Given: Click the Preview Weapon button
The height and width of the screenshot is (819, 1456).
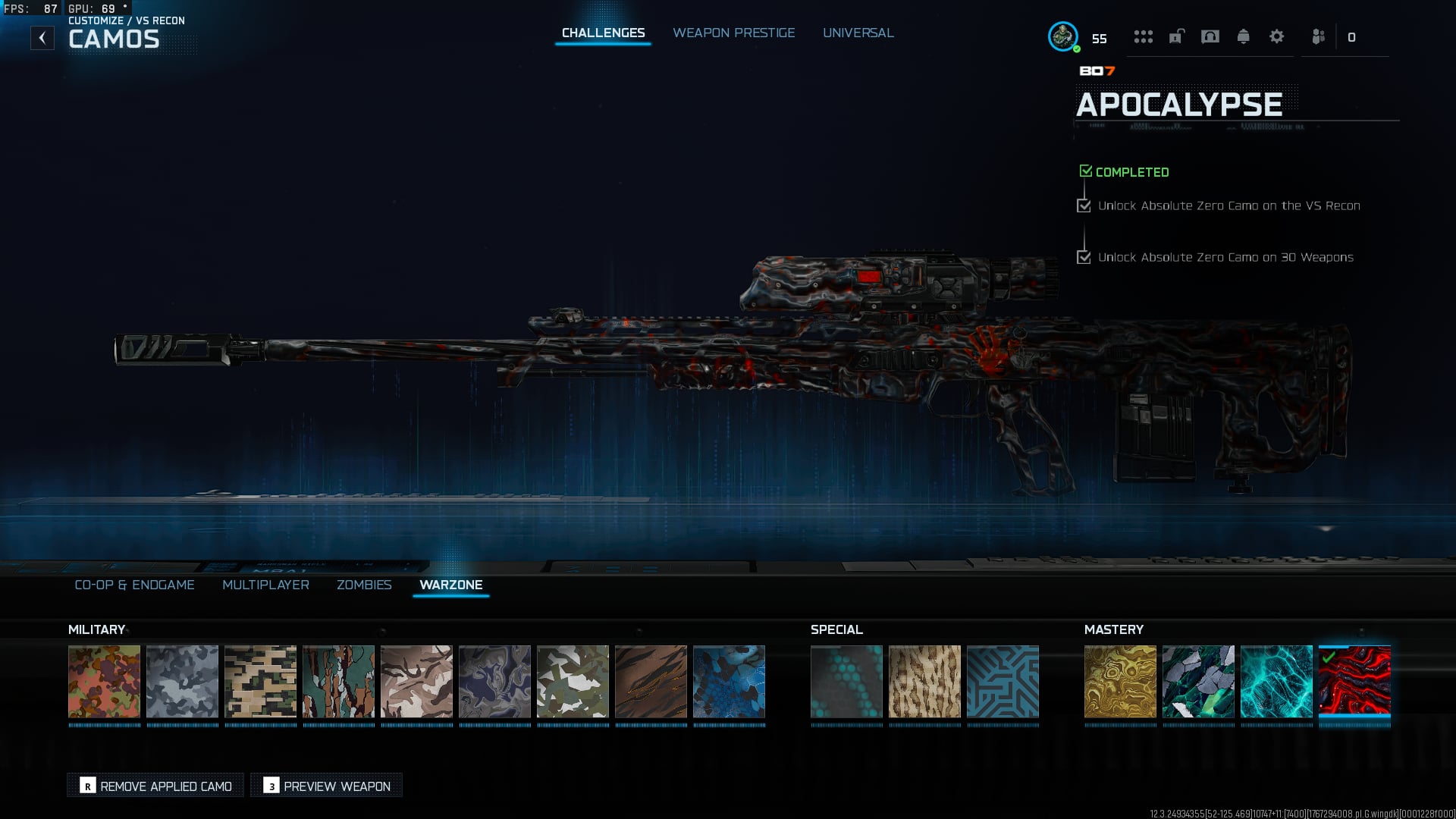Looking at the screenshot, I should pyautogui.click(x=327, y=786).
